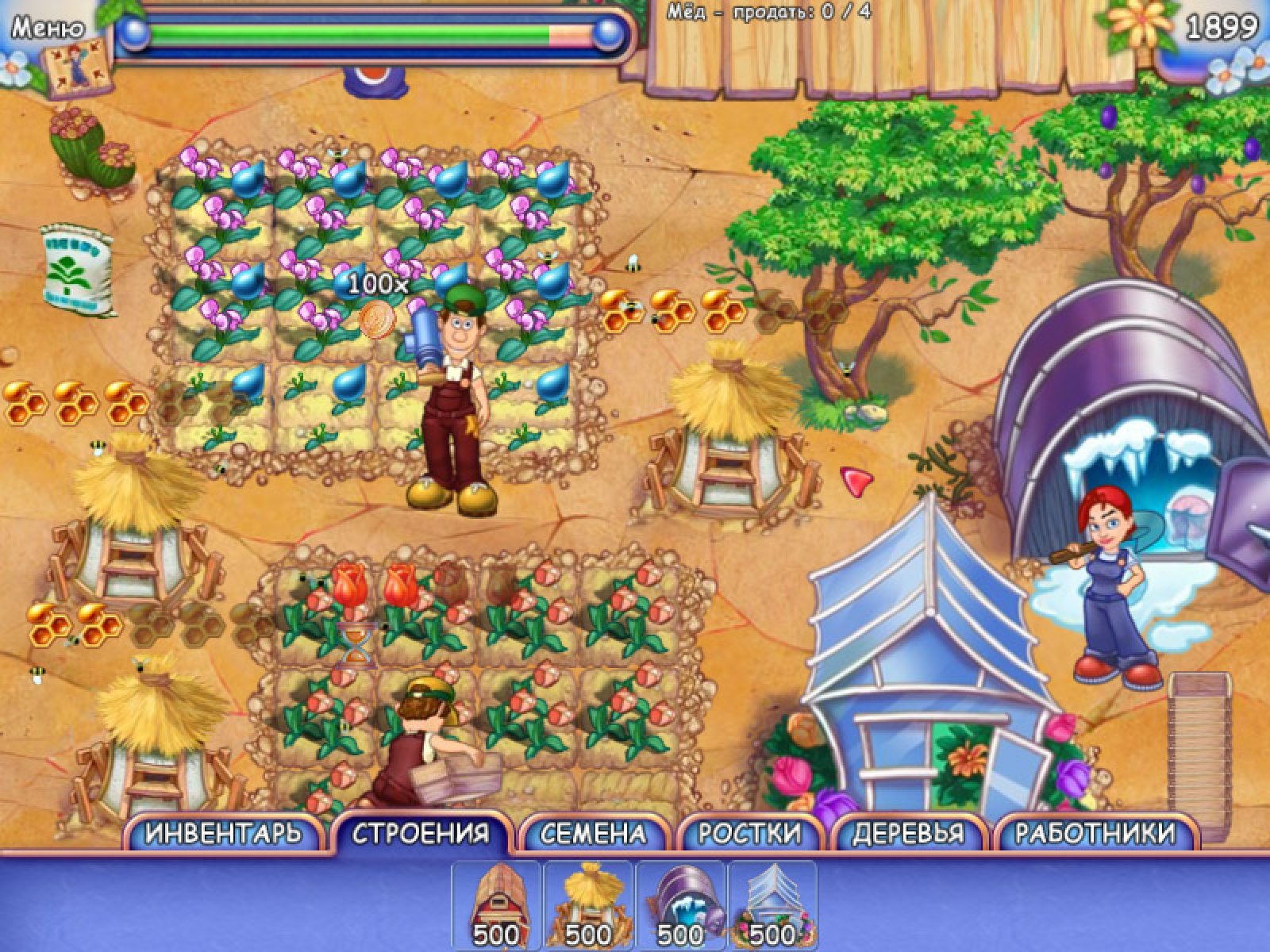Switch to the Инвентарь tab
The width and height of the screenshot is (1270, 952).
(224, 833)
